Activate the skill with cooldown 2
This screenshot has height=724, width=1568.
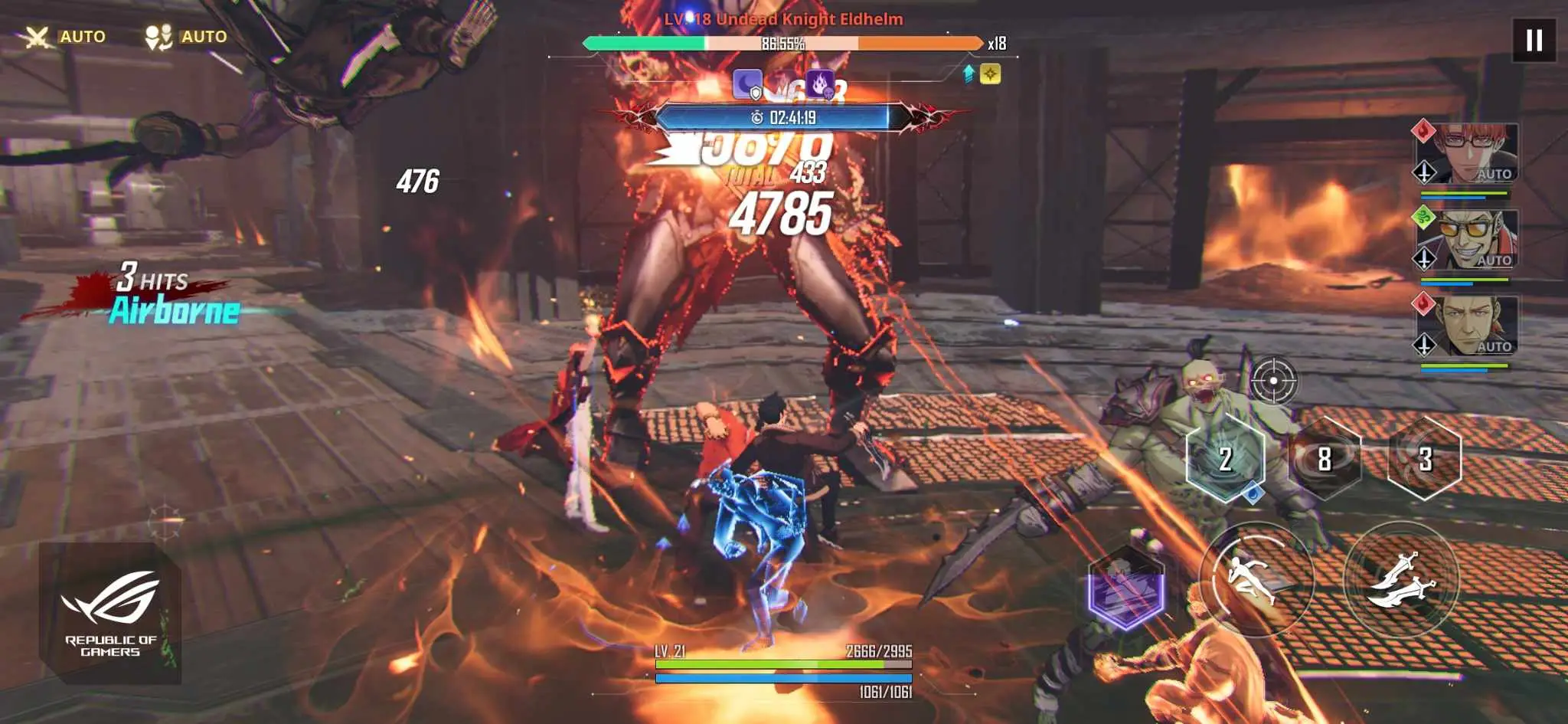click(1225, 459)
